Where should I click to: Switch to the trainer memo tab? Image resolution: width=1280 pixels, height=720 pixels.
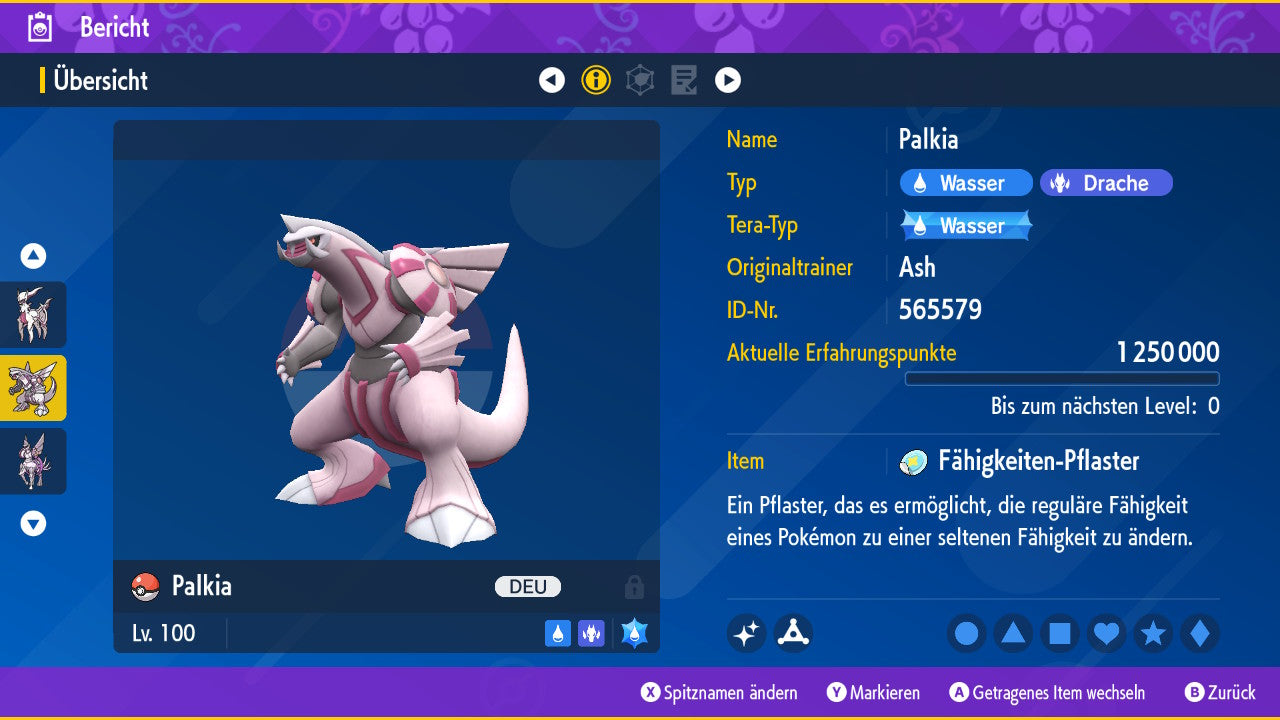684,80
